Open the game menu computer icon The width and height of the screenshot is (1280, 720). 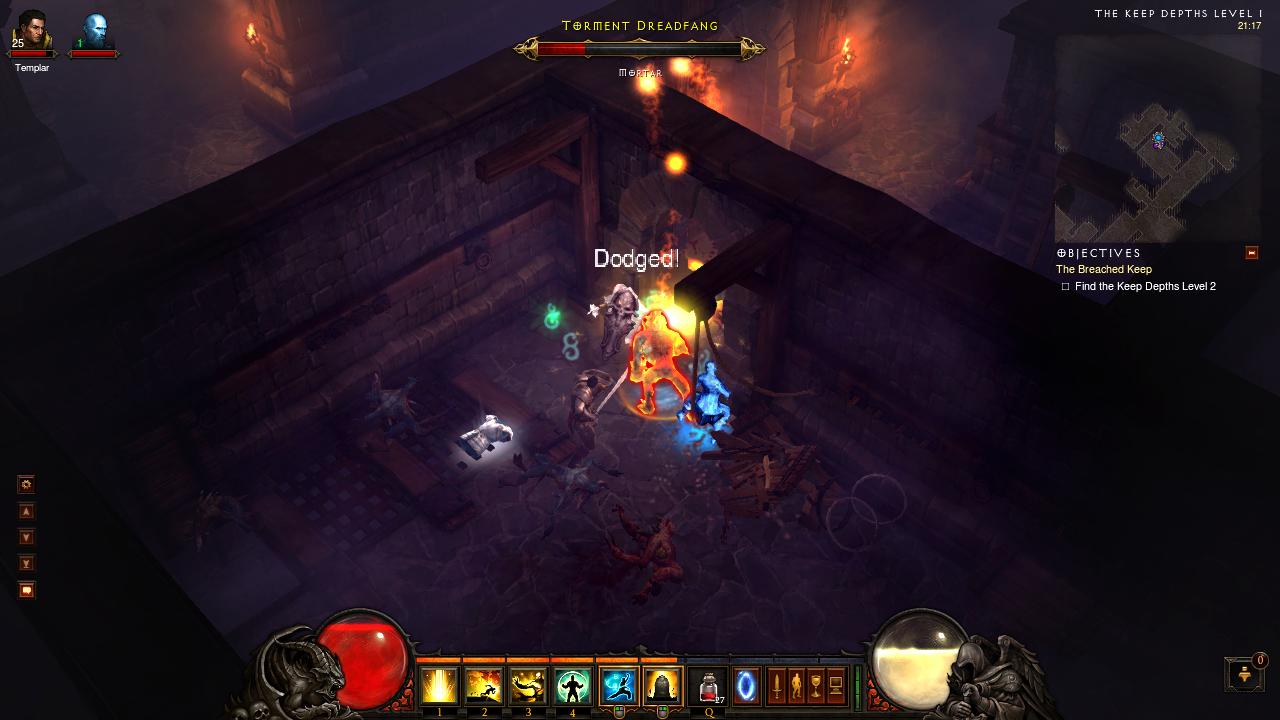pyautogui.click(x=836, y=686)
